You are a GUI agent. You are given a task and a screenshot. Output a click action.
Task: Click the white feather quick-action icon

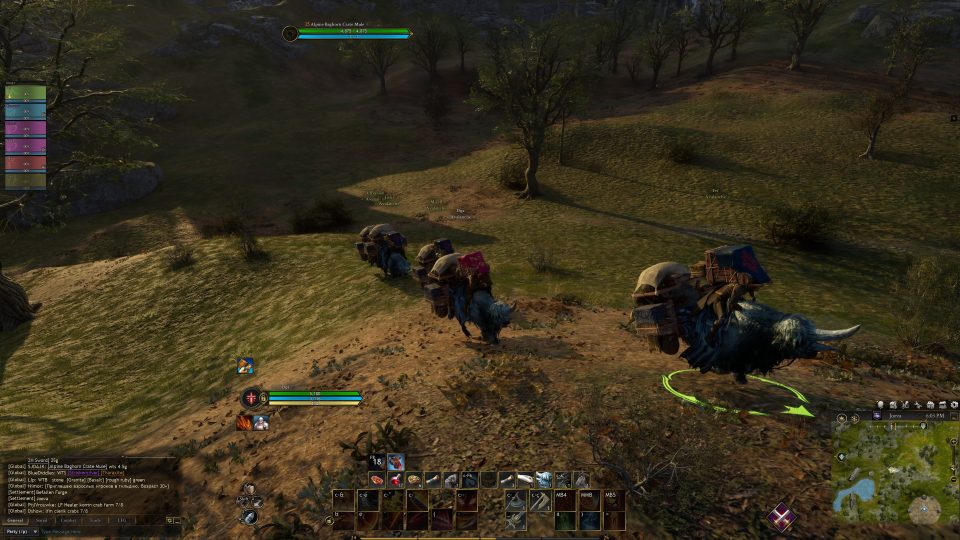[249, 516]
